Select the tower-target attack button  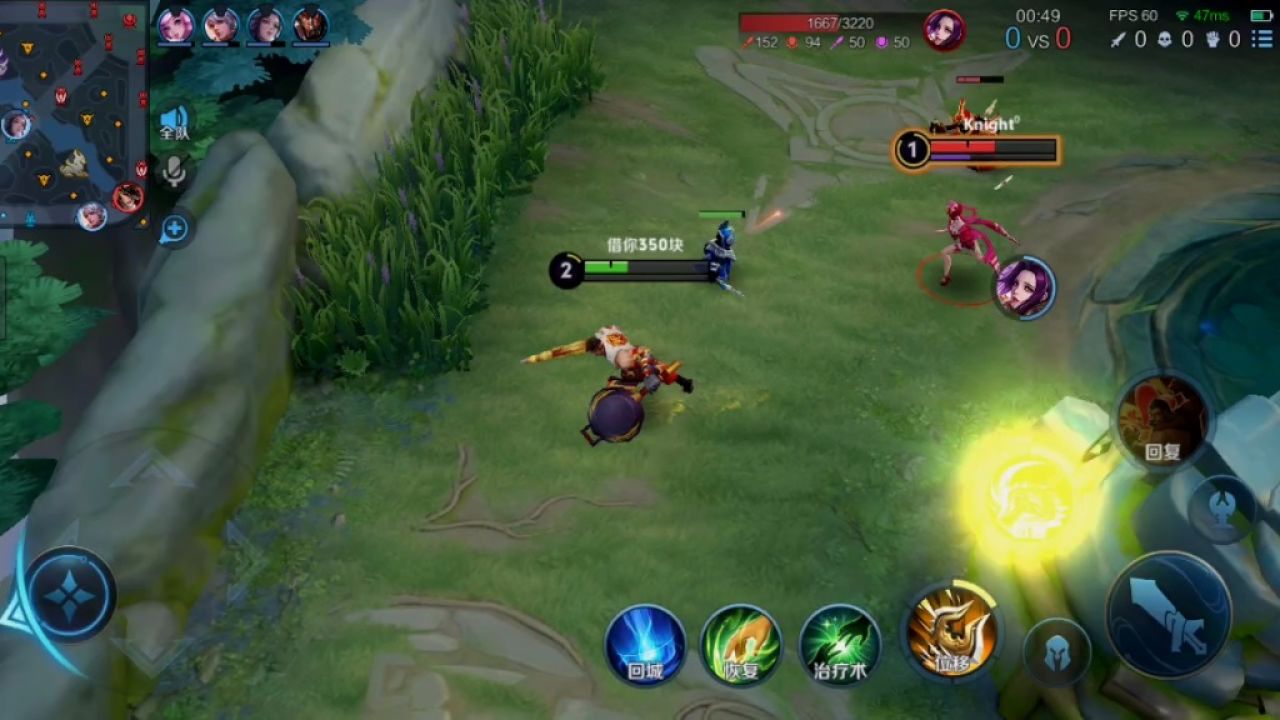(x=1222, y=509)
